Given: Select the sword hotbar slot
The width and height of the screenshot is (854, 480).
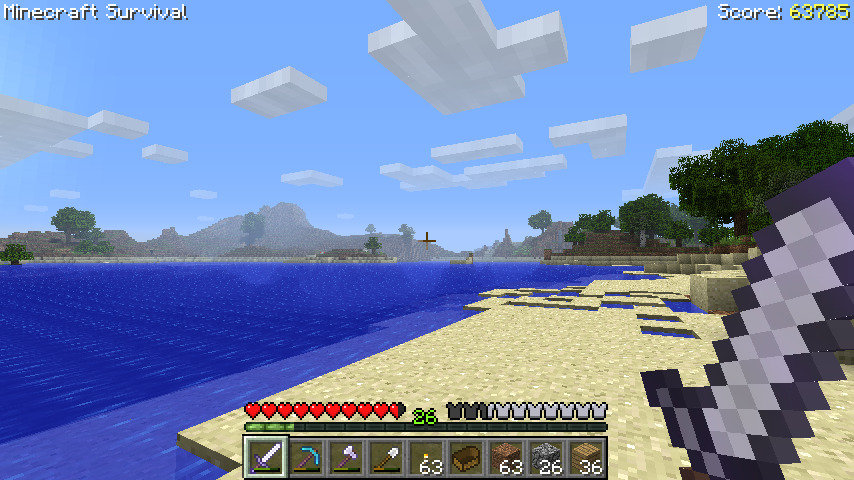Looking at the screenshot, I should (266, 458).
